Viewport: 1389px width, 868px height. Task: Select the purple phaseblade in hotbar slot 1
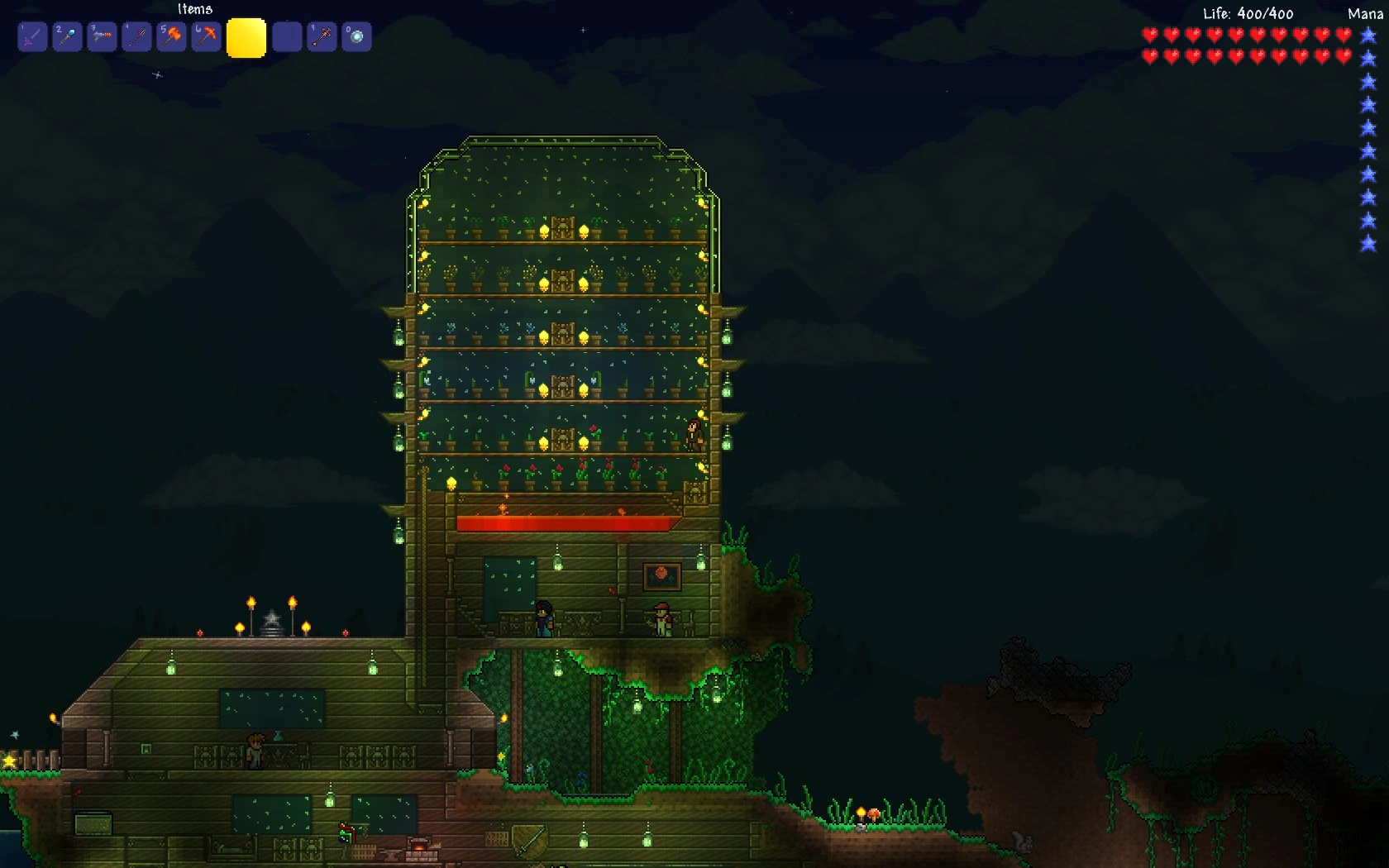(31, 36)
